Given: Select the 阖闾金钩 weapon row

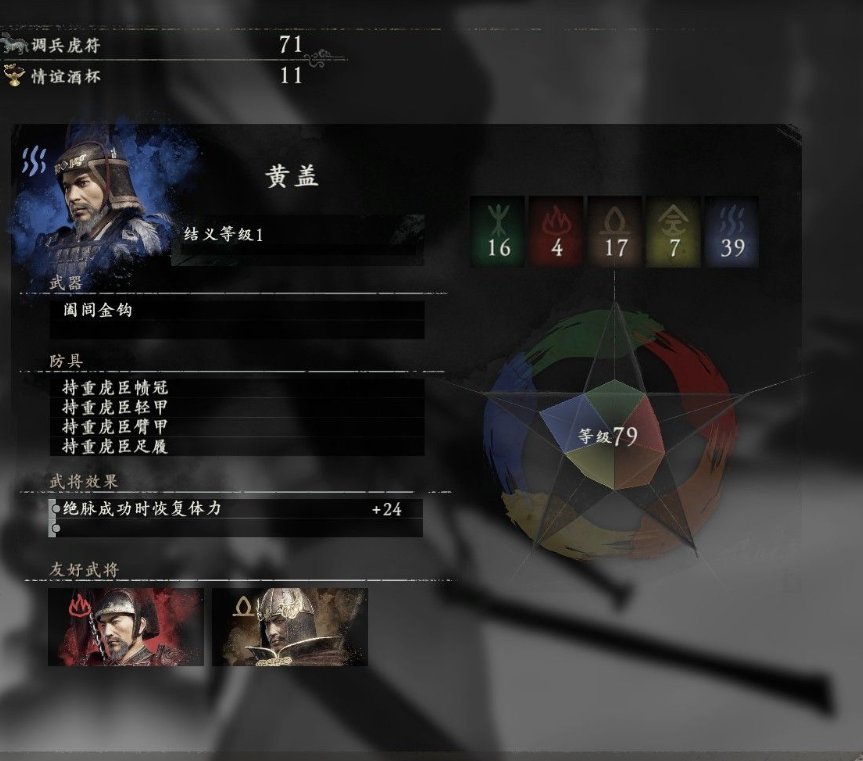Looking at the screenshot, I should [x=238, y=310].
